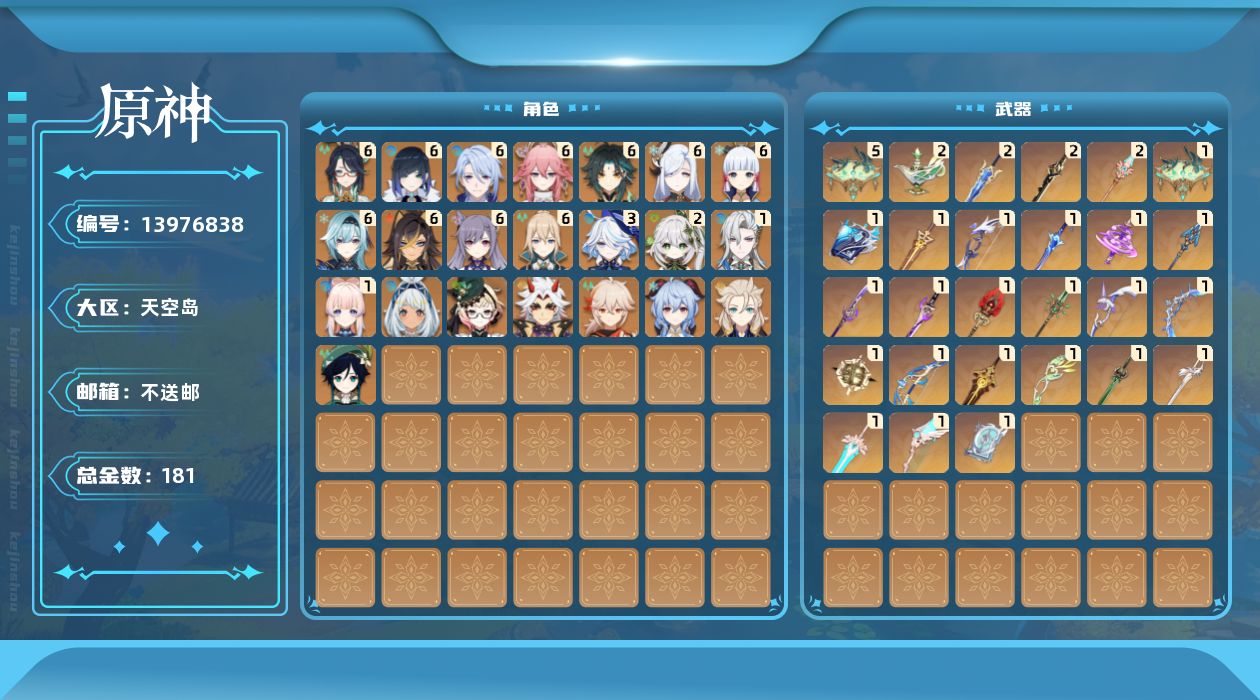Choose the Yae Miko pink-haired portrait
This screenshot has height=700, width=1260.
pos(544,172)
